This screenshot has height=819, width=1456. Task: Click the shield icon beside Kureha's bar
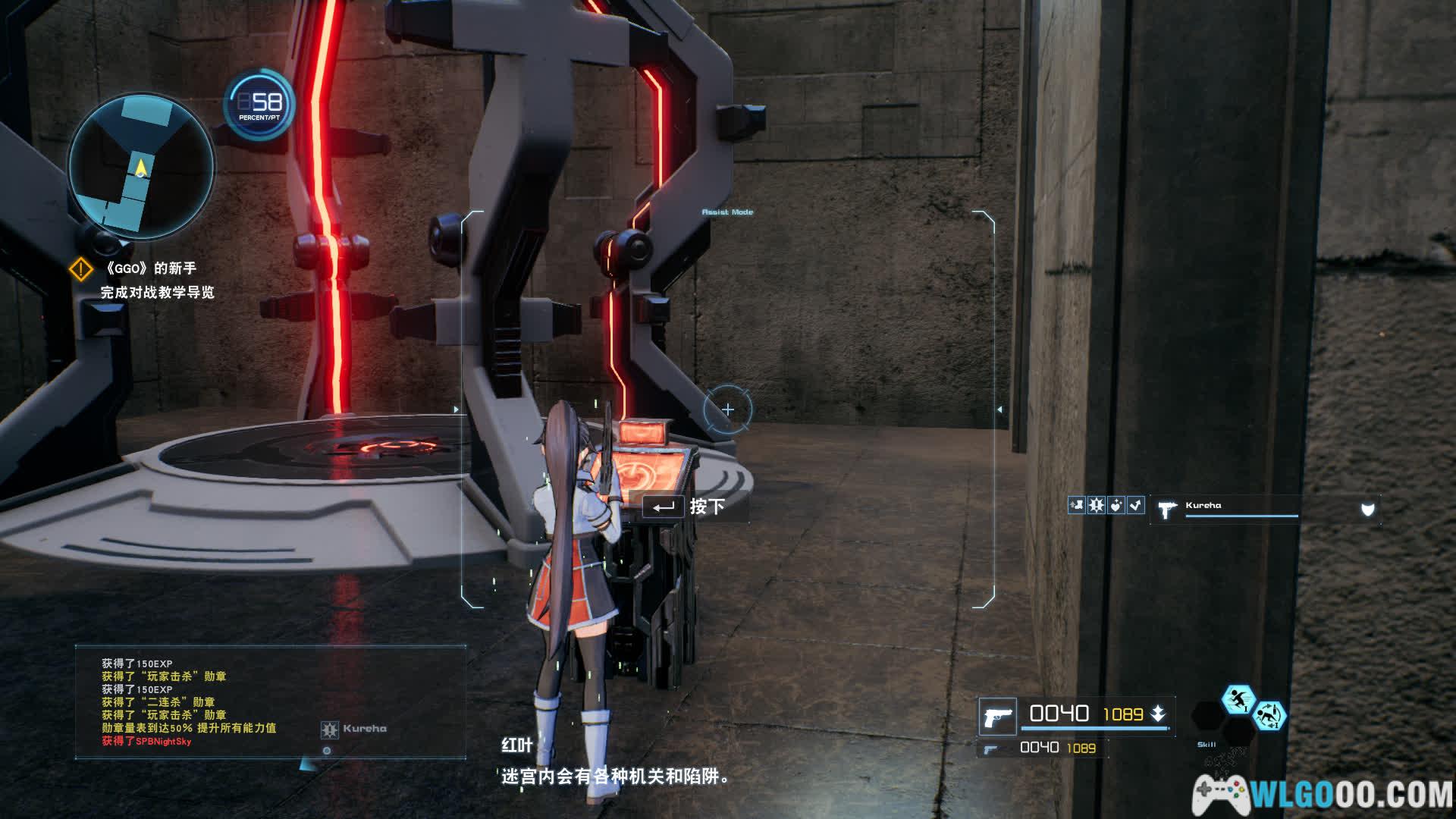coord(1367,510)
